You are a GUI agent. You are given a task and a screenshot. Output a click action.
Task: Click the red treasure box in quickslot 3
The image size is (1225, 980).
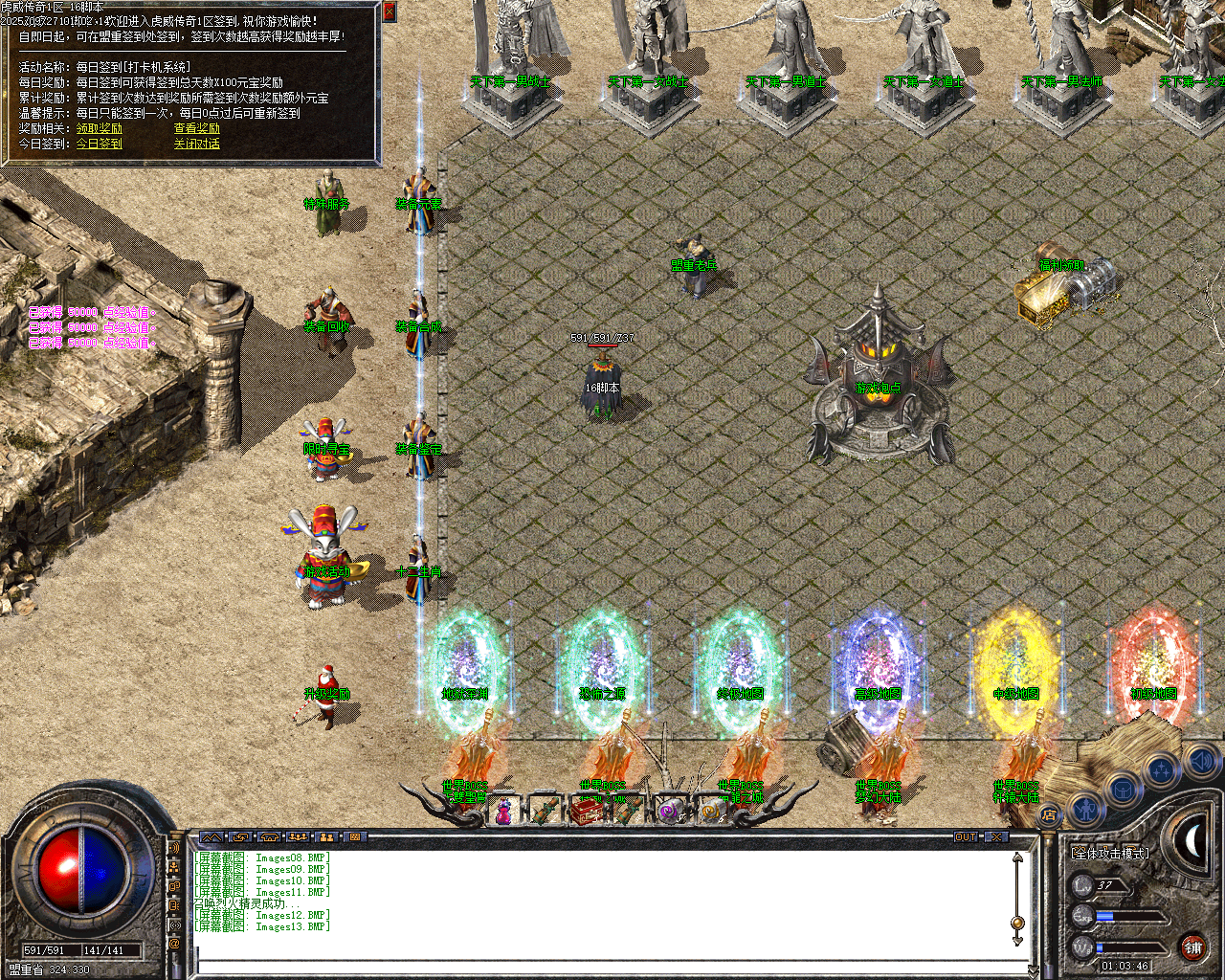click(x=586, y=810)
